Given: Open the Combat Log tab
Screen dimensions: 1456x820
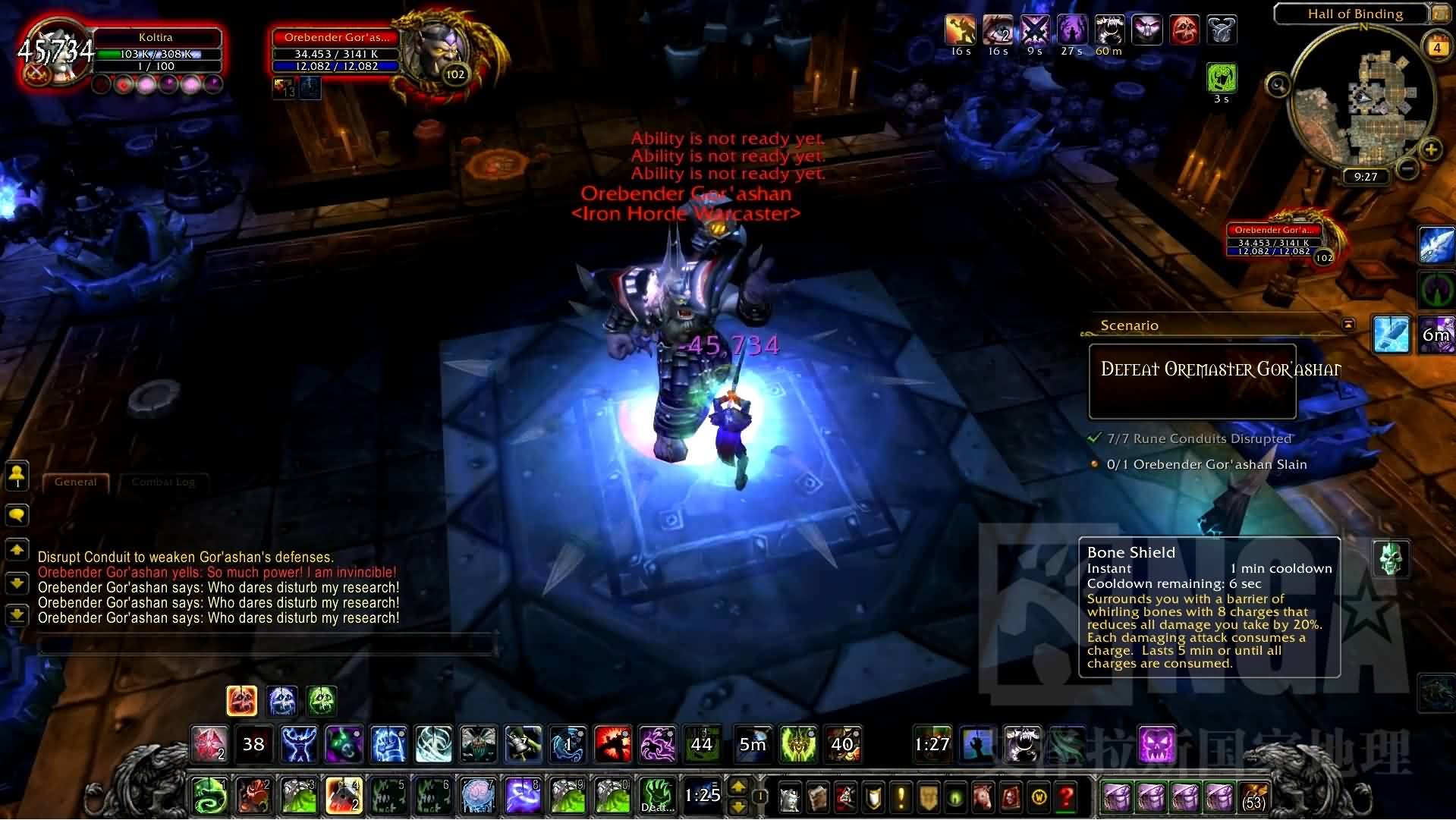Looking at the screenshot, I should tap(163, 482).
